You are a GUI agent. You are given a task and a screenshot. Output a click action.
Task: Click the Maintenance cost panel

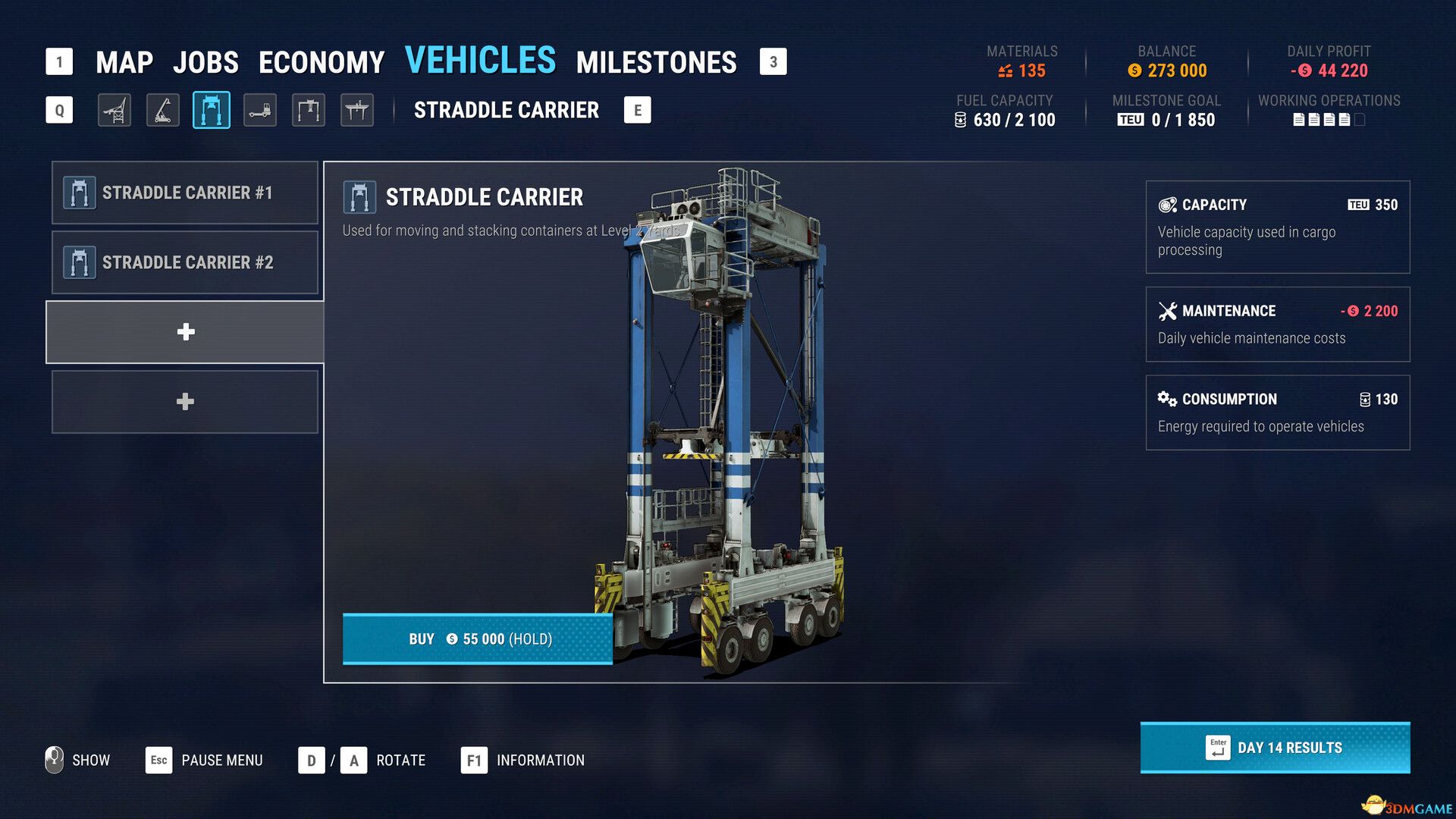click(1277, 324)
